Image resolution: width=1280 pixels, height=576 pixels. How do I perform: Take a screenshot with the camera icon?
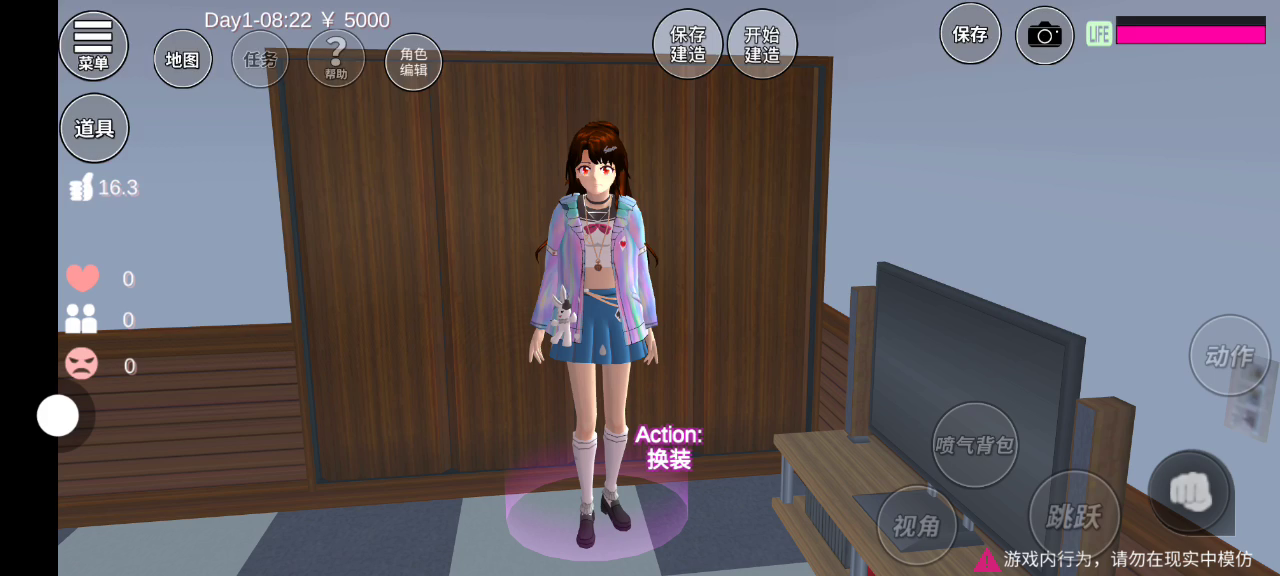1044,36
